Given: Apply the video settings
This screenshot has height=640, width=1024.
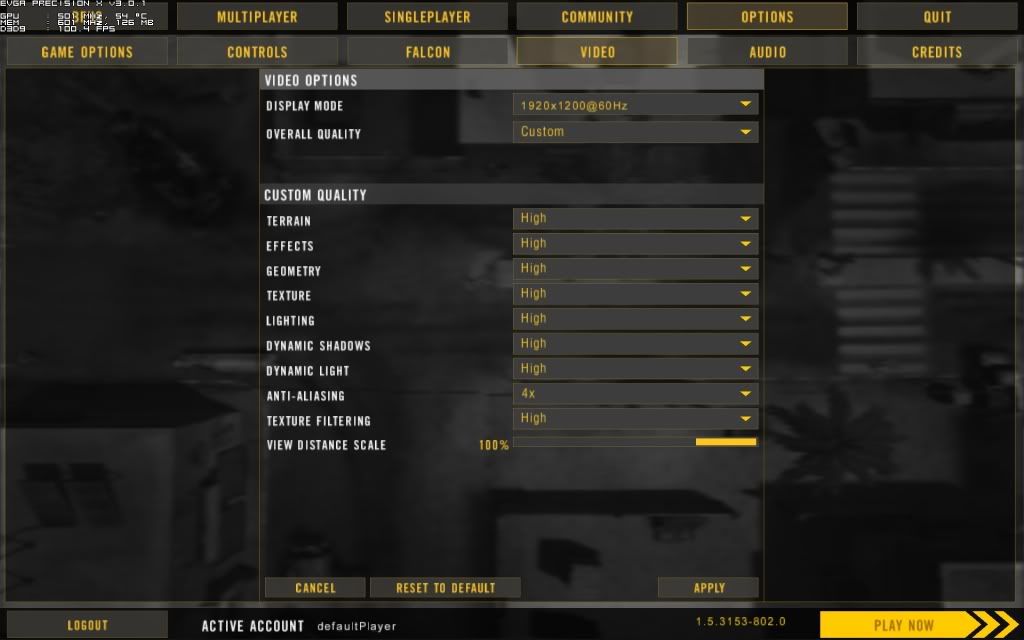Looking at the screenshot, I should 708,588.
